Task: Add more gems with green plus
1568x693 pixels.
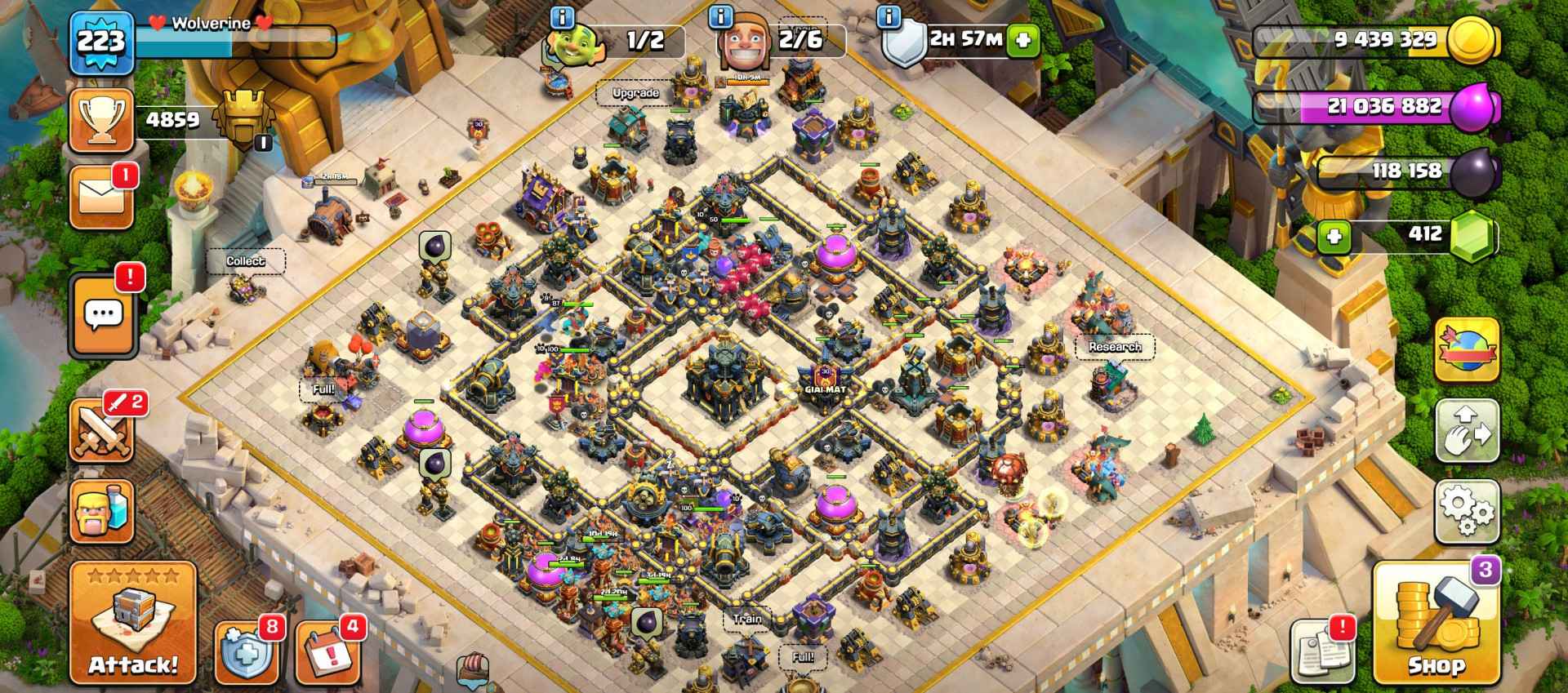Action: click(1334, 237)
